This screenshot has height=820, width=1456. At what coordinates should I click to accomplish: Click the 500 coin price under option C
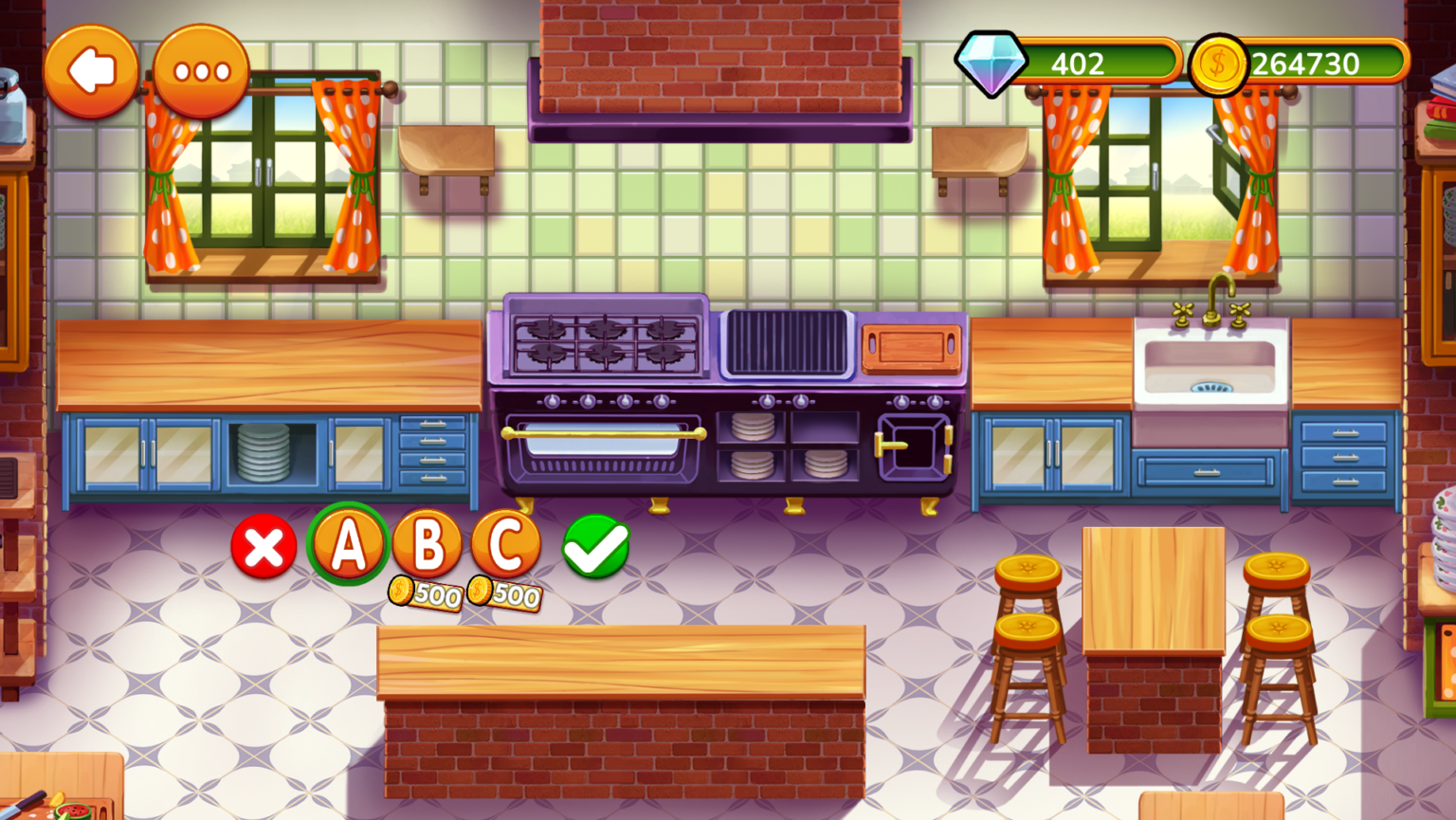tap(504, 595)
